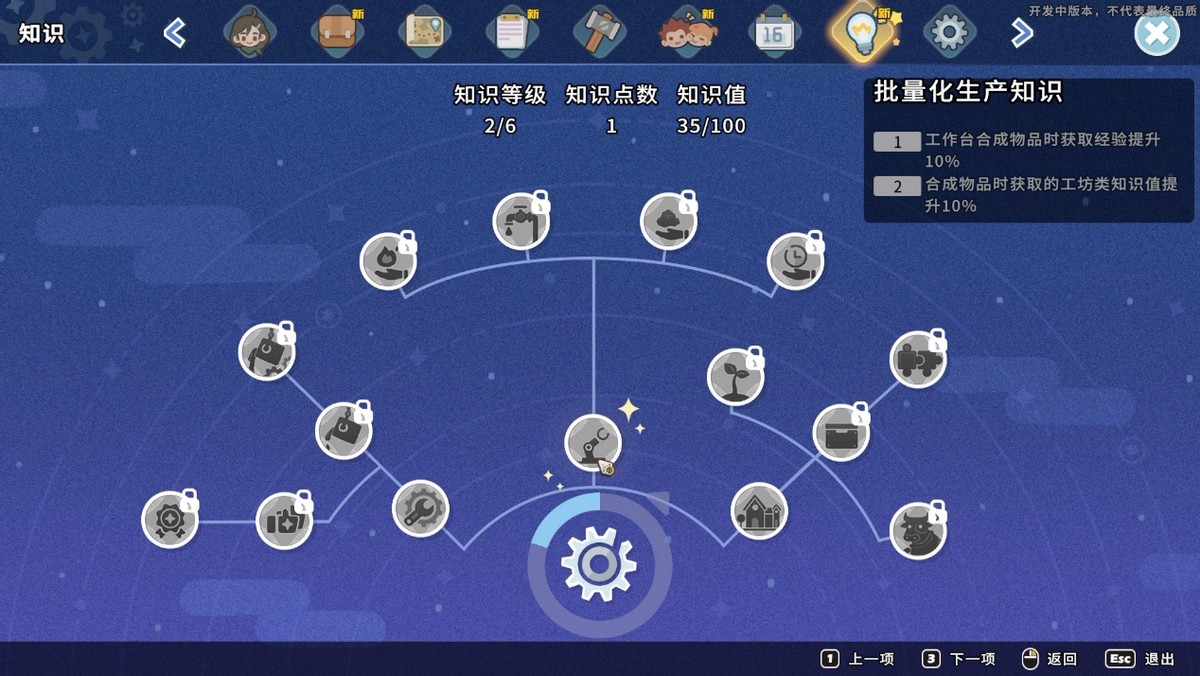The image size is (1200, 676).
Task: Select the locked clock-in-hand node
Action: pyautogui.click(x=795, y=261)
